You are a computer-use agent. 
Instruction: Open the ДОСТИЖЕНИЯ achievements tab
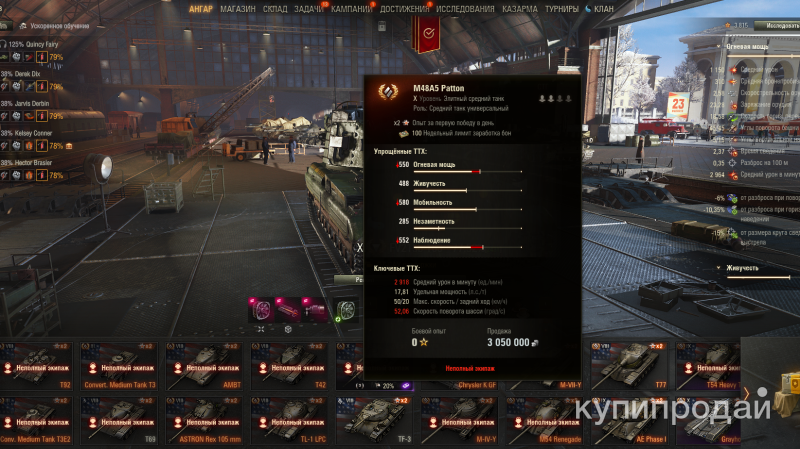405,8
